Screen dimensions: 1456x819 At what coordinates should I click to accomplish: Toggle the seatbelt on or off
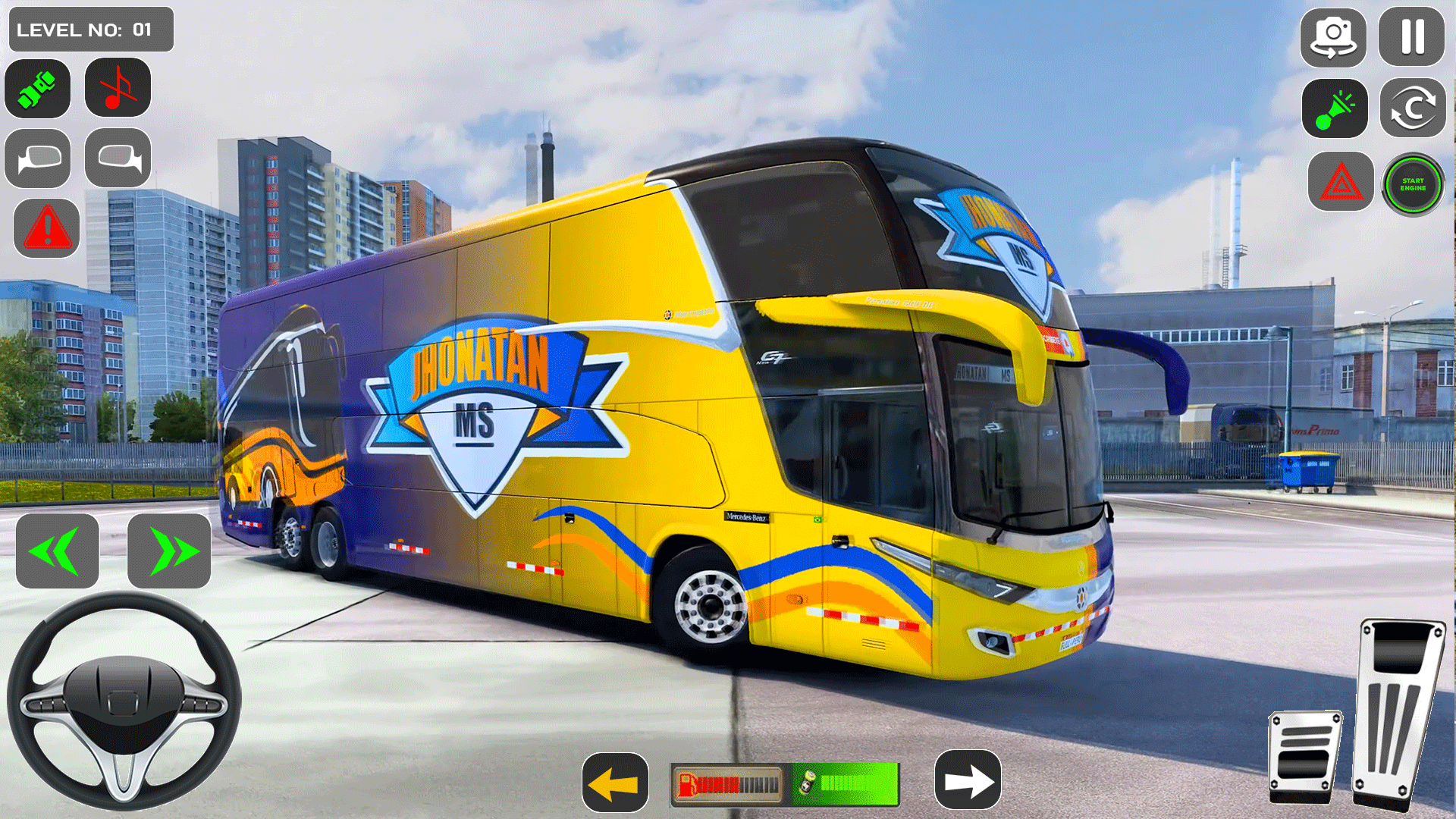(x=37, y=89)
